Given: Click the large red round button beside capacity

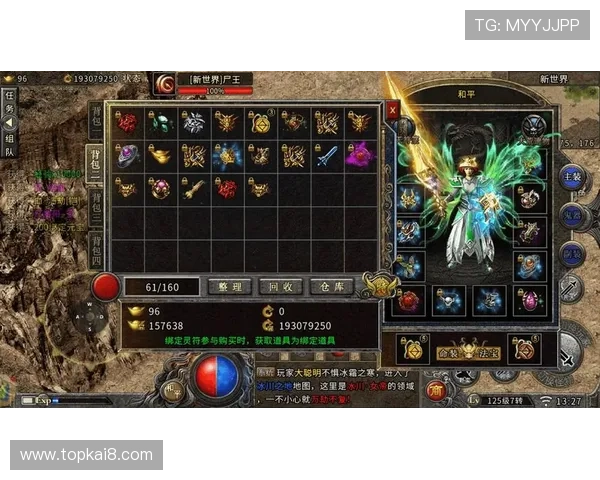Looking at the screenshot, I should (105, 287).
